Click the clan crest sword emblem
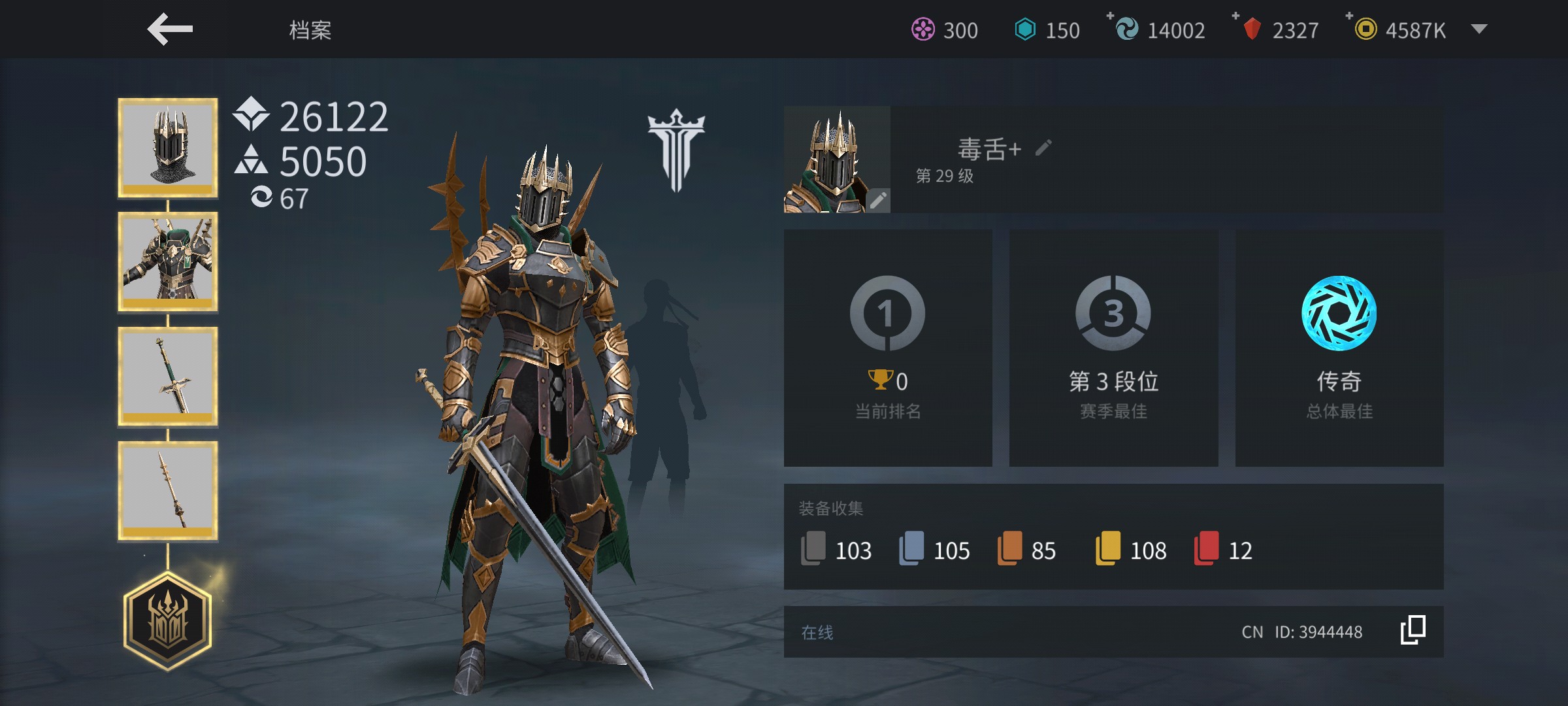This screenshot has height=706, width=1568. point(676,150)
